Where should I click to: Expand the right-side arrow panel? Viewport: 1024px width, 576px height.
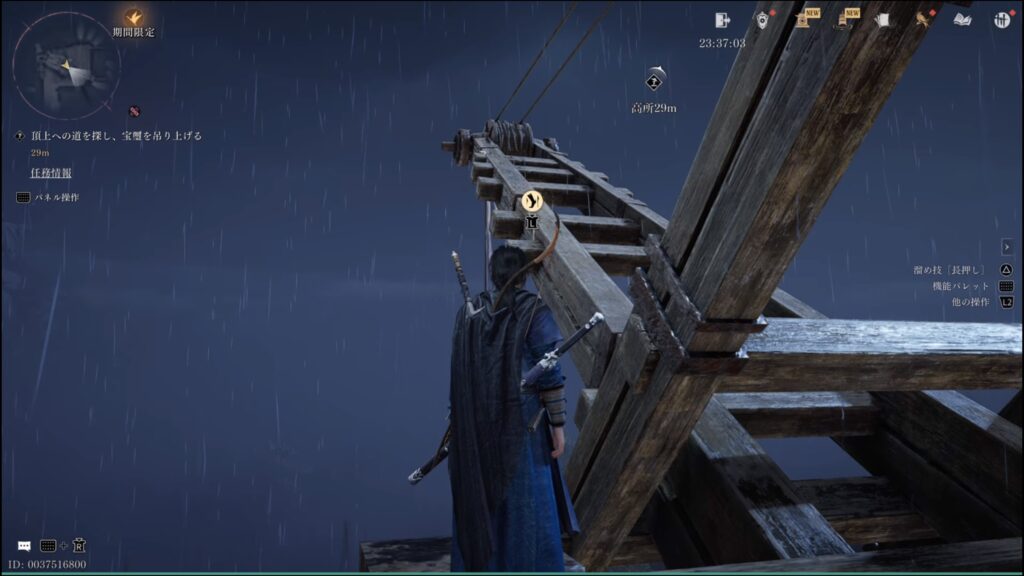[1006, 247]
